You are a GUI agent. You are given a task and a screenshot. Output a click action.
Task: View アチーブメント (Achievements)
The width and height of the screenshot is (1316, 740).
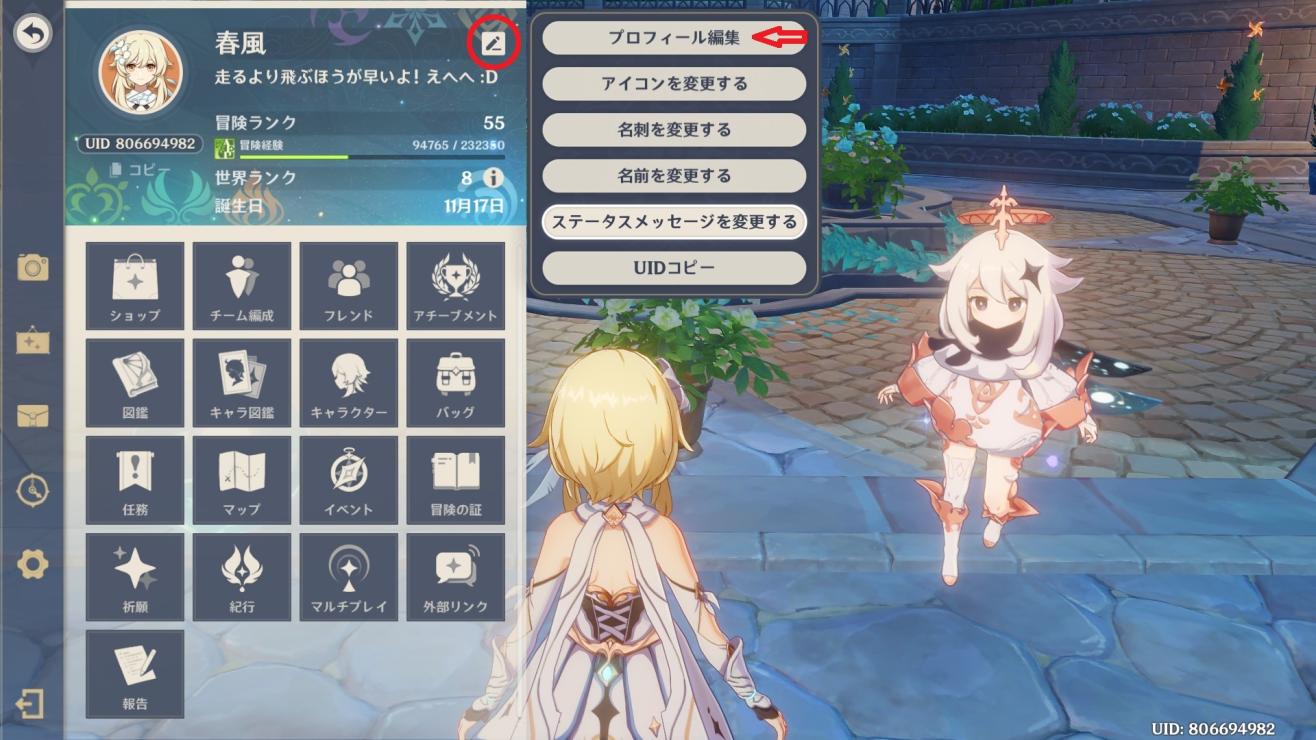(x=456, y=285)
